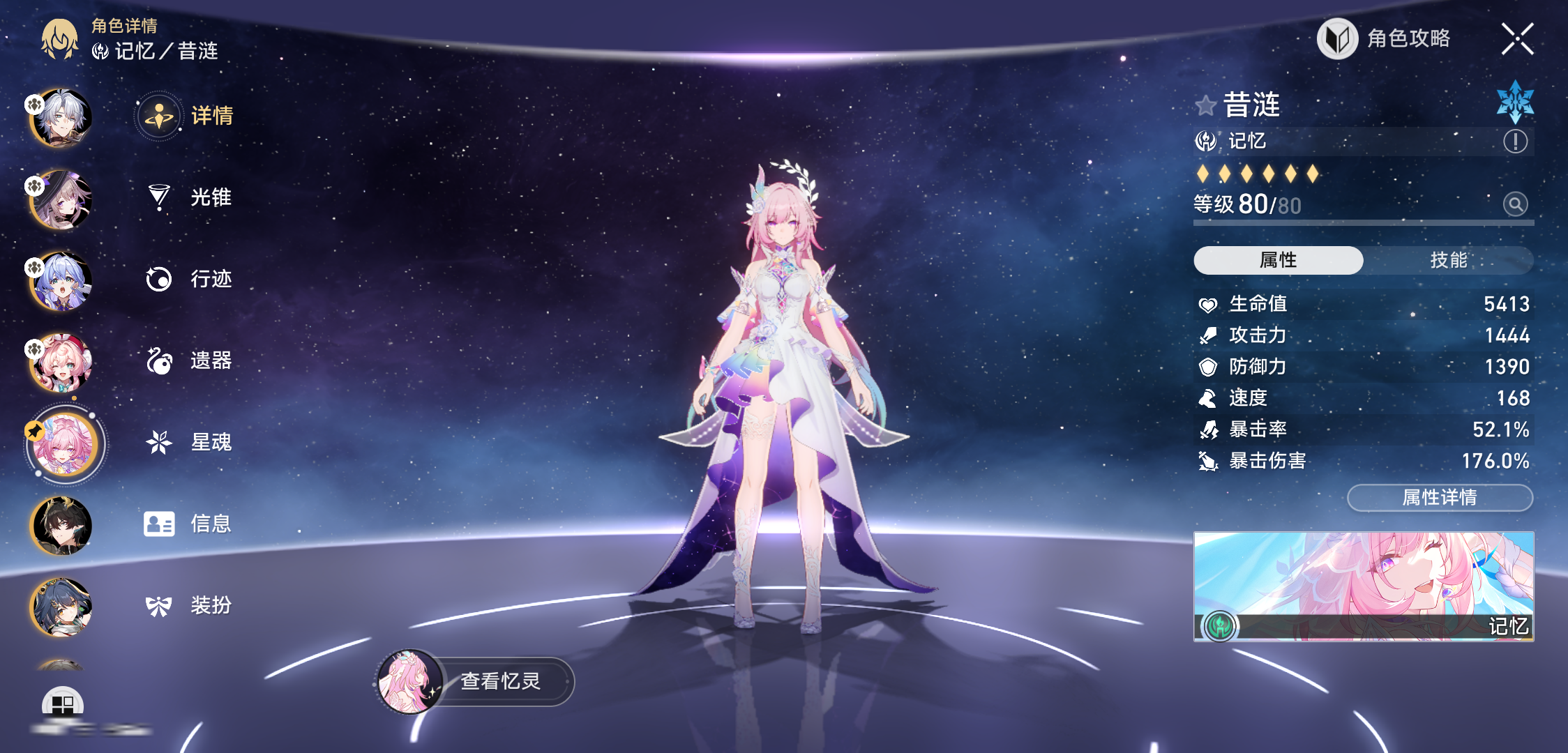Switch to the 技能 skills tab
Screen dimensions: 1568x753
point(1448,260)
